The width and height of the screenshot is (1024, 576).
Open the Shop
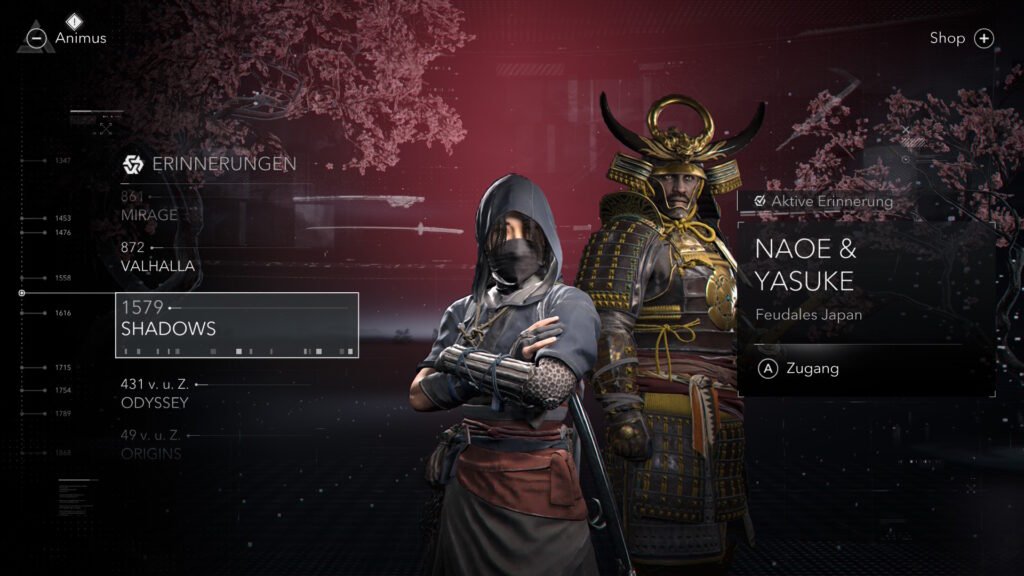point(960,38)
